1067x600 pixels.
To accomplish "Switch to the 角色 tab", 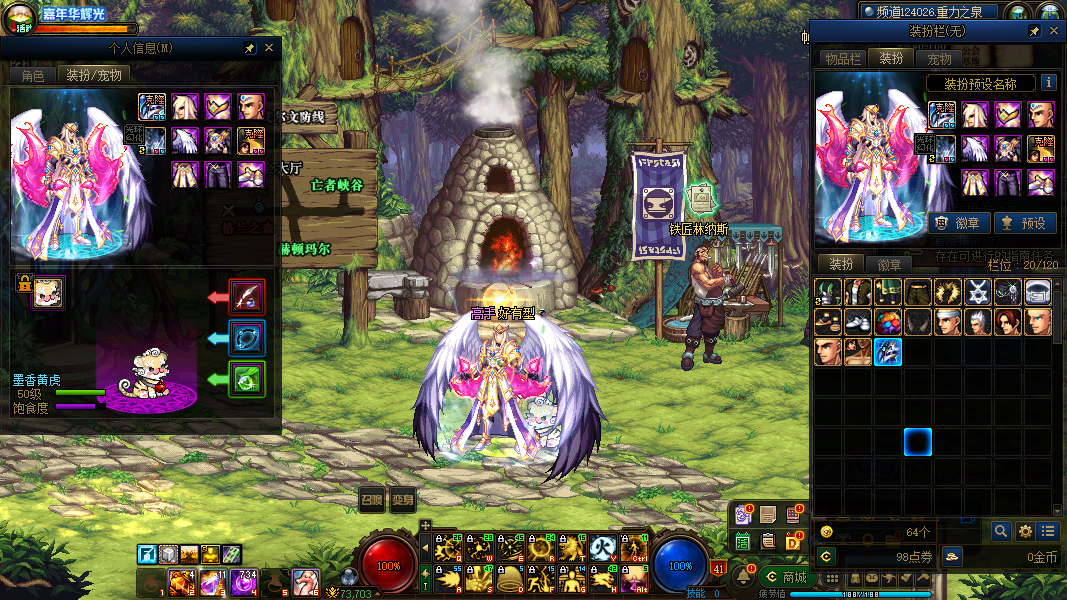I will (32, 75).
